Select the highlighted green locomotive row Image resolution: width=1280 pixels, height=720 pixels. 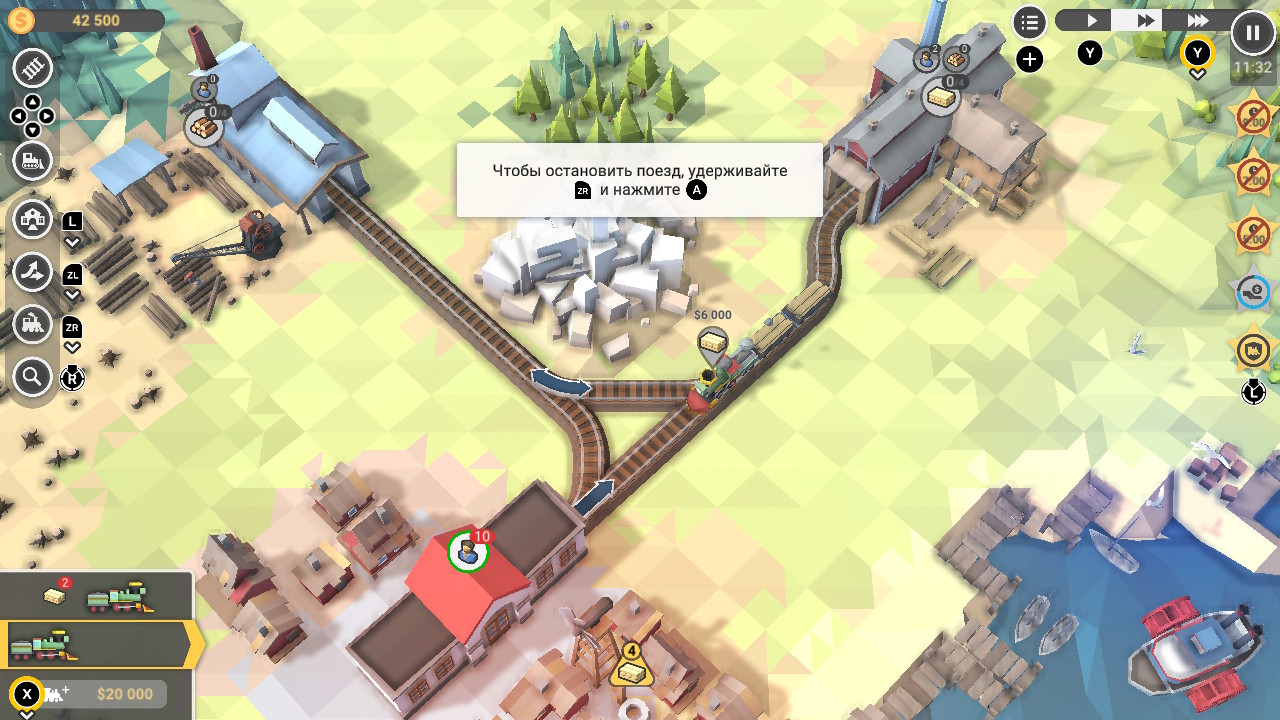click(x=97, y=645)
